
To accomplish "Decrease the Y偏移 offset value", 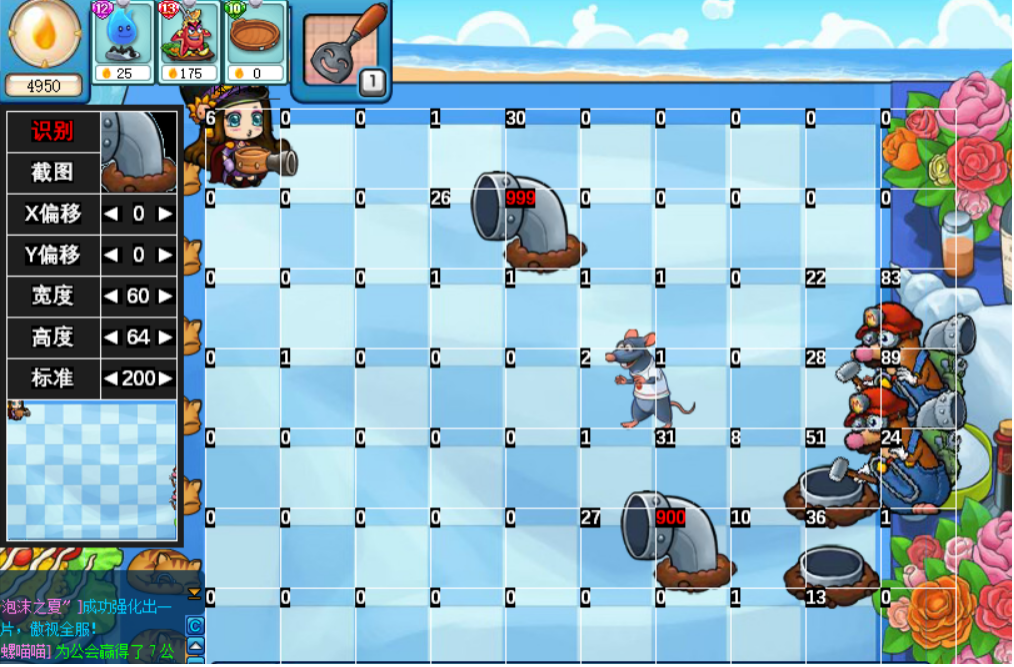I will coord(111,255).
